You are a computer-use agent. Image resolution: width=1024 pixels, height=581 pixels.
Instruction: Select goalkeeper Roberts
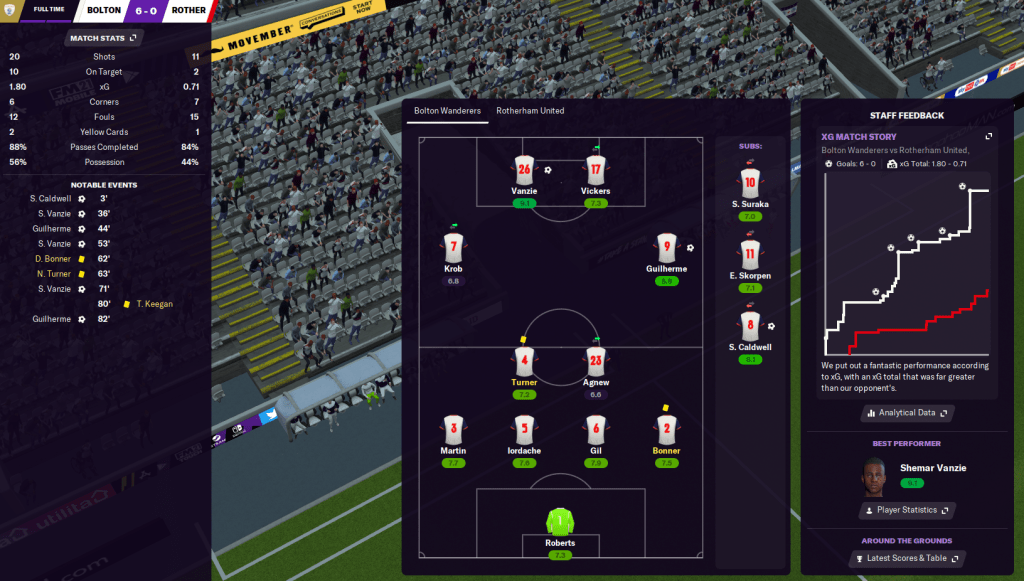(x=560, y=522)
